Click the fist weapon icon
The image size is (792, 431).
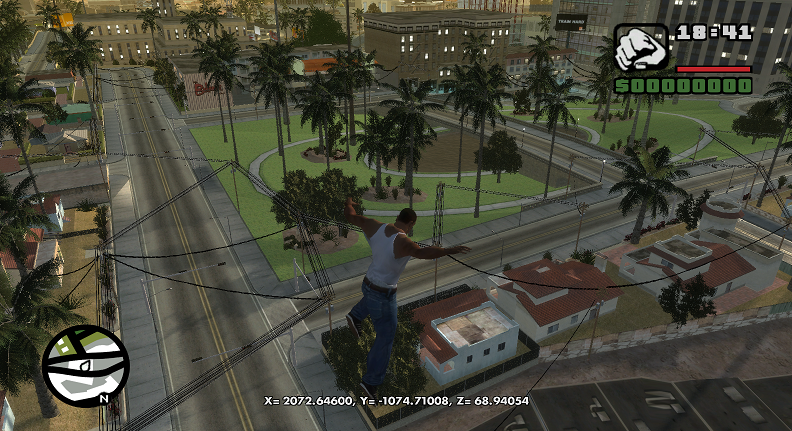point(640,49)
